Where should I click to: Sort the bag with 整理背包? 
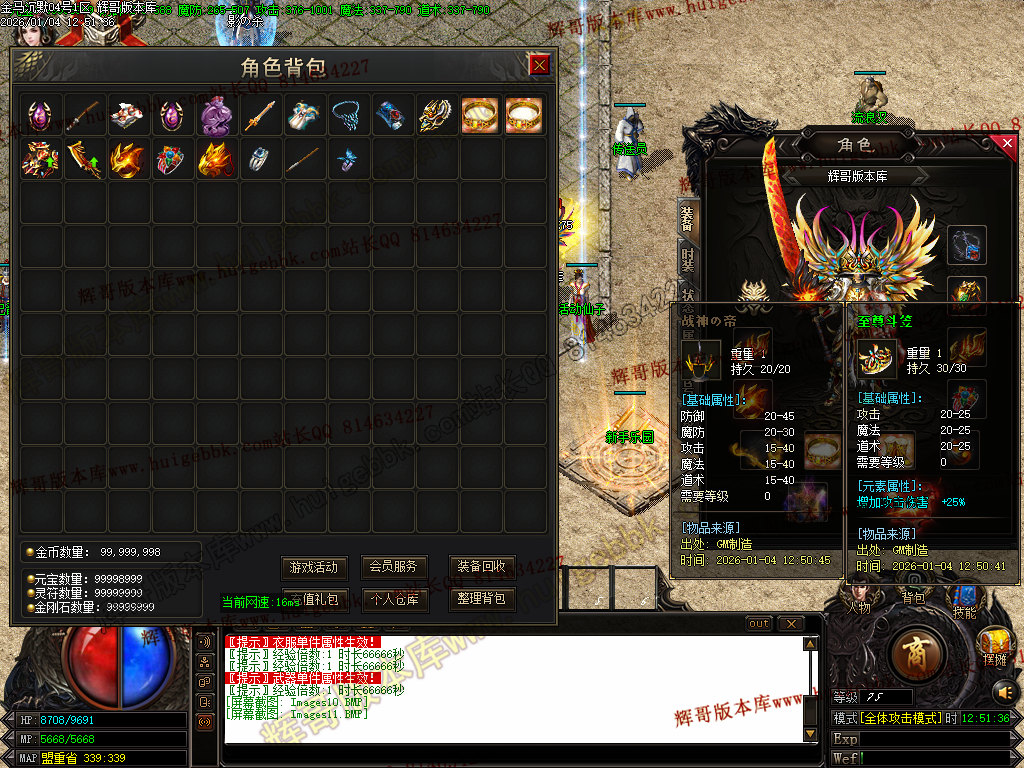481,600
